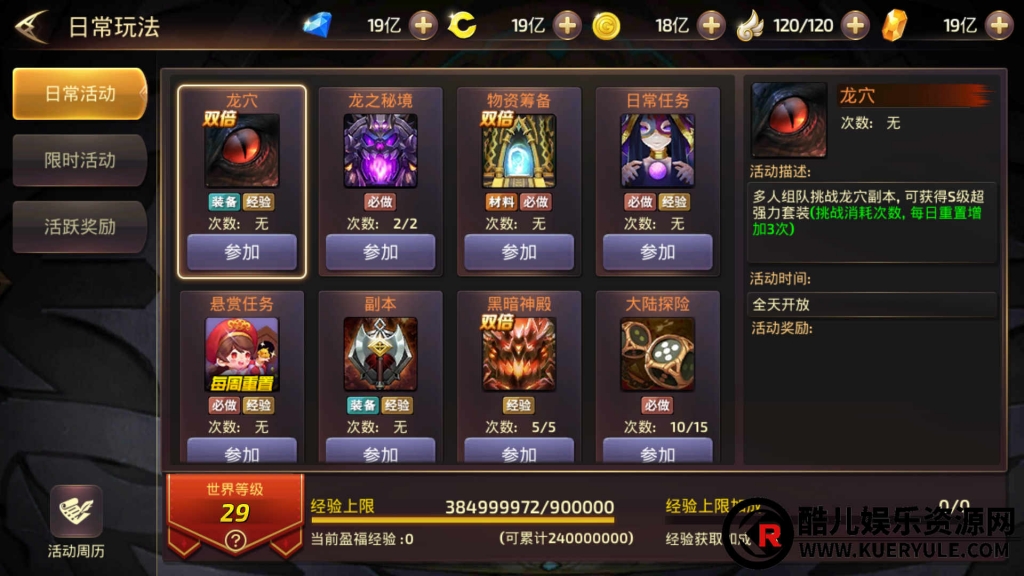Refill wing stamina with its plus button
1024x576 pixels.
[x=855, y=25]
